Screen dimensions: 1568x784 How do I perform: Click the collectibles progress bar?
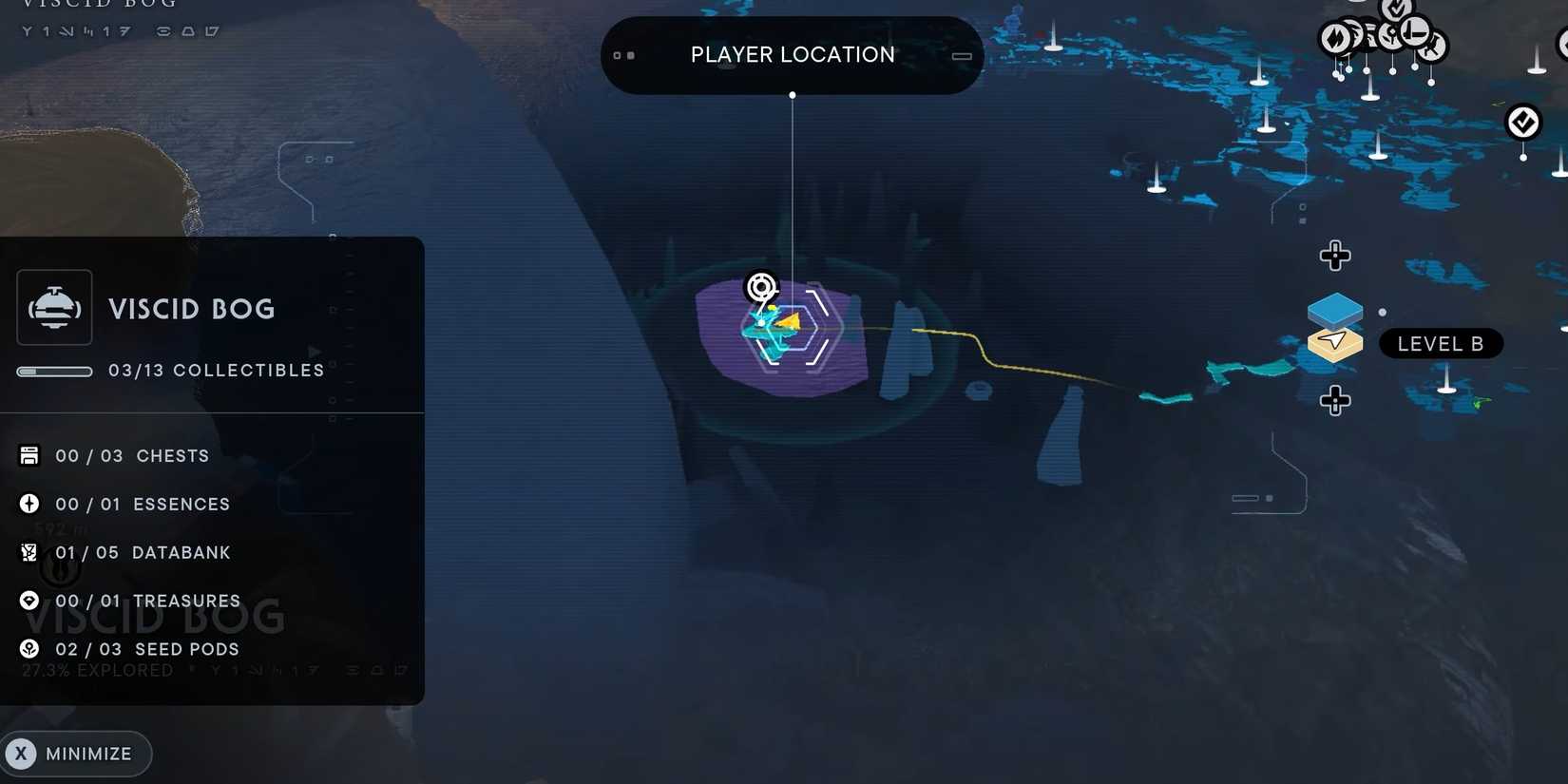(x=54, y=371)
